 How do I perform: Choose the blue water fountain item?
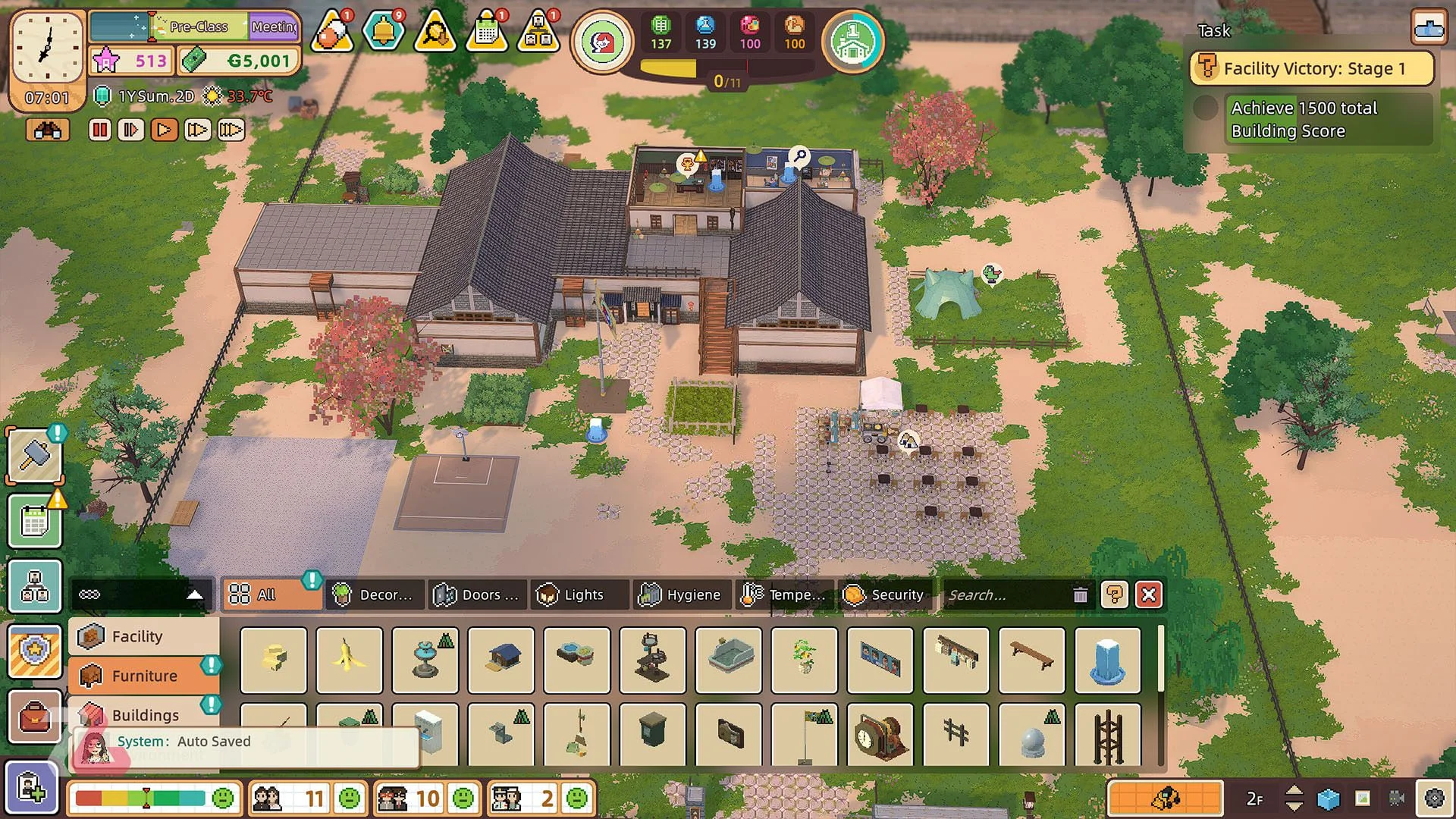pyautogui.click(x=1107, y=660)
